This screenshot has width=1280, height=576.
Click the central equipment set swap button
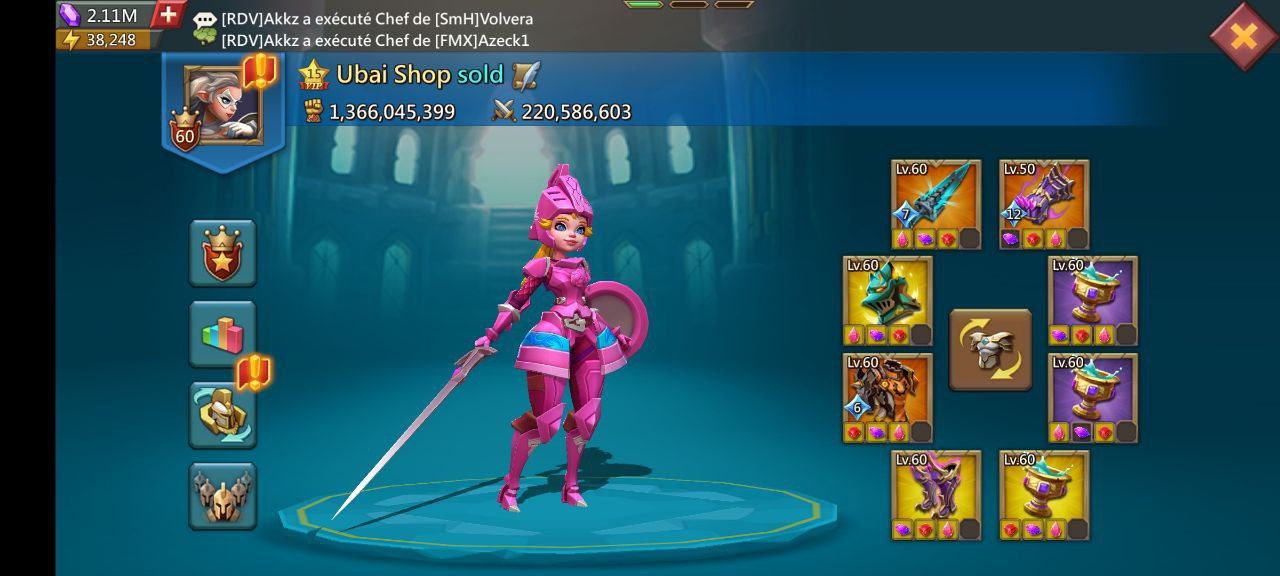tap(990, 349)
